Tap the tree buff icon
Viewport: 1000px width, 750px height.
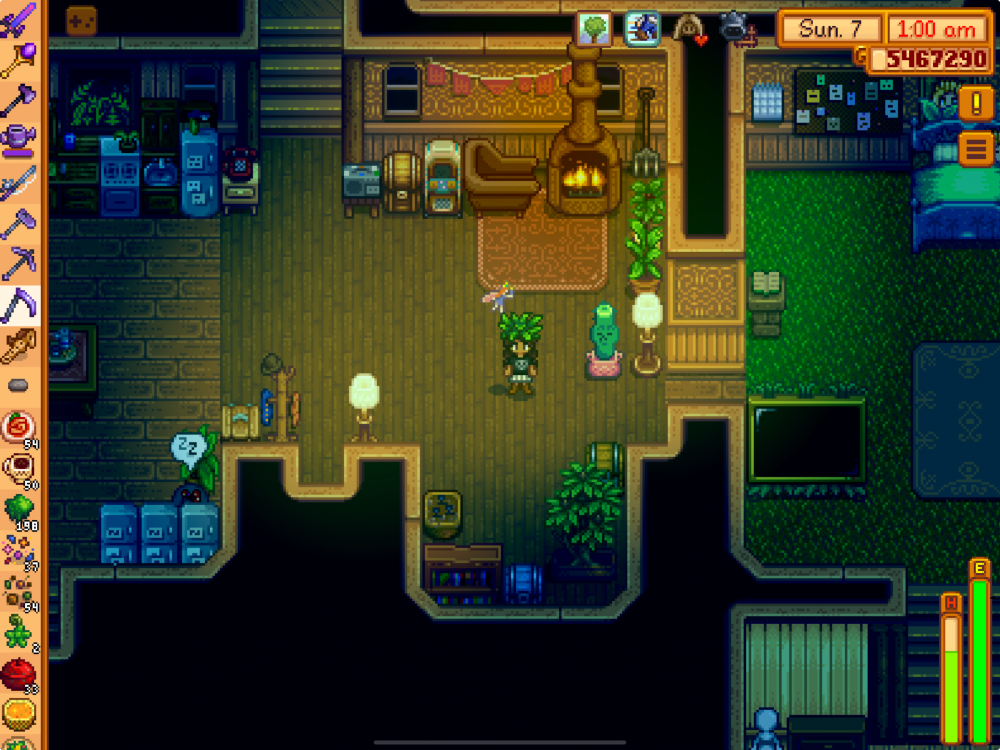point(594,28)
